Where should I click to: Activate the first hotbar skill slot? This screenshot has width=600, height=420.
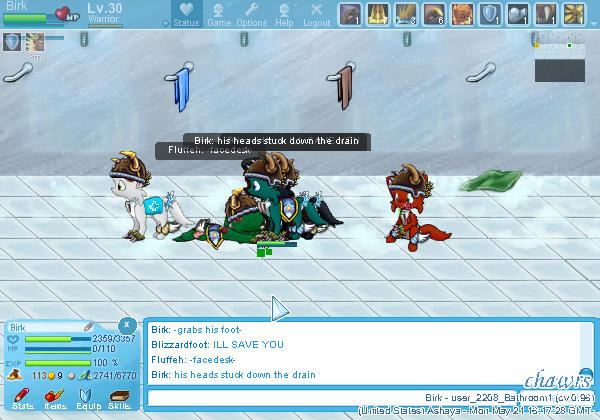[350, 14]
